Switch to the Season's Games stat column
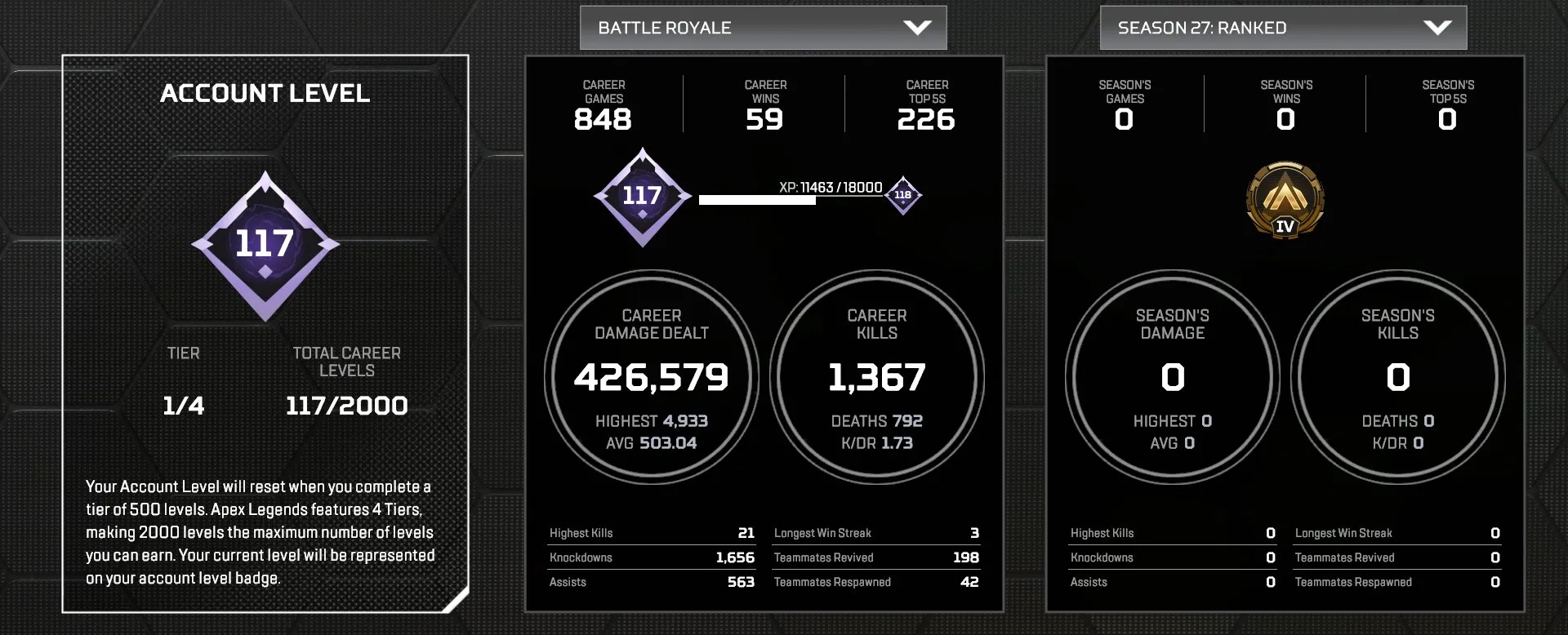 pos(1124,104)
